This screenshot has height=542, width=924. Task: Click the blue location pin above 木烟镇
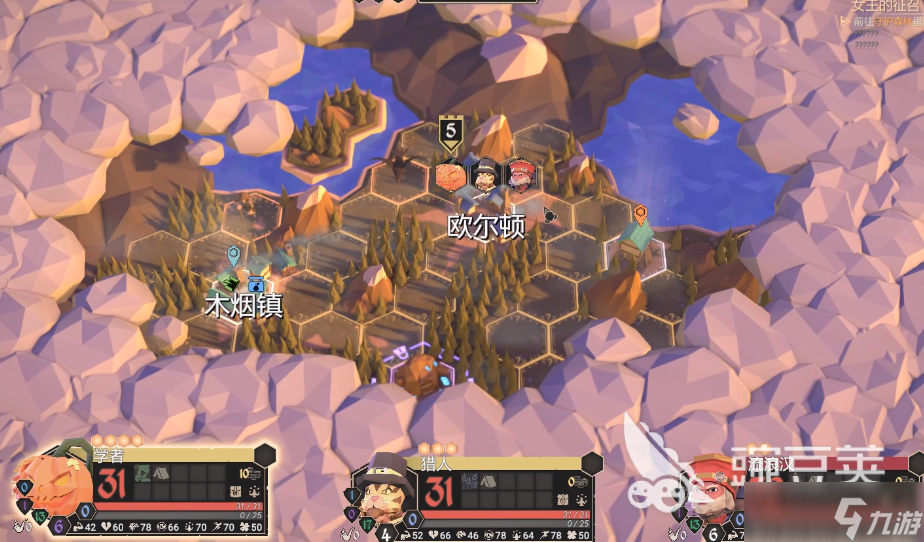pyautogui.click(x=233, y=254)
